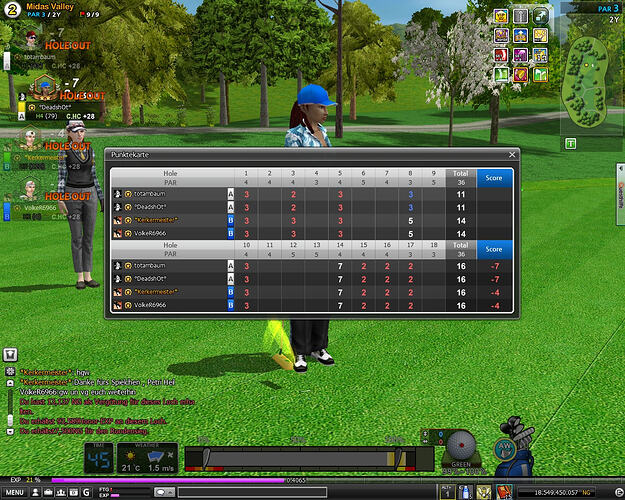
Task: Toggle the green T button below the minimap
Action: click(x=570, y=144)
